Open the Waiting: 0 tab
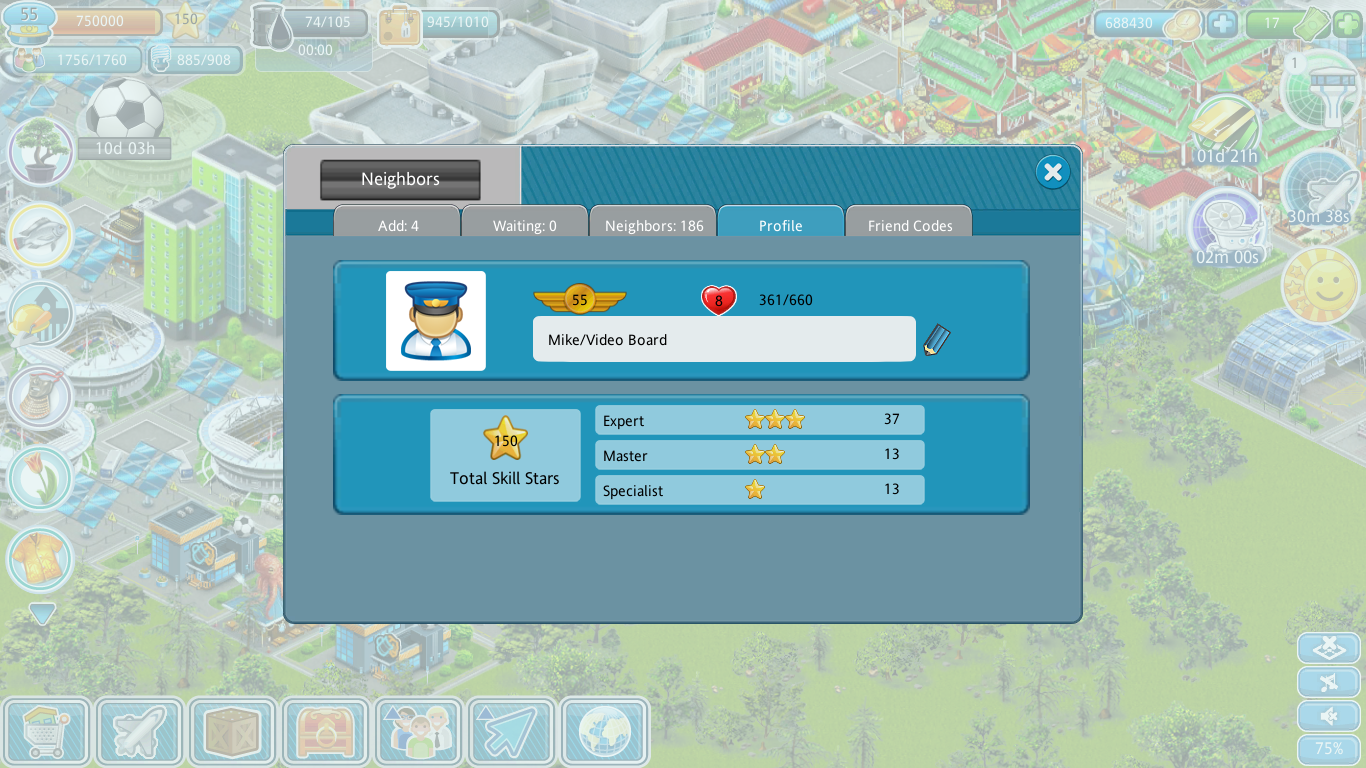 tap(525, 225)
